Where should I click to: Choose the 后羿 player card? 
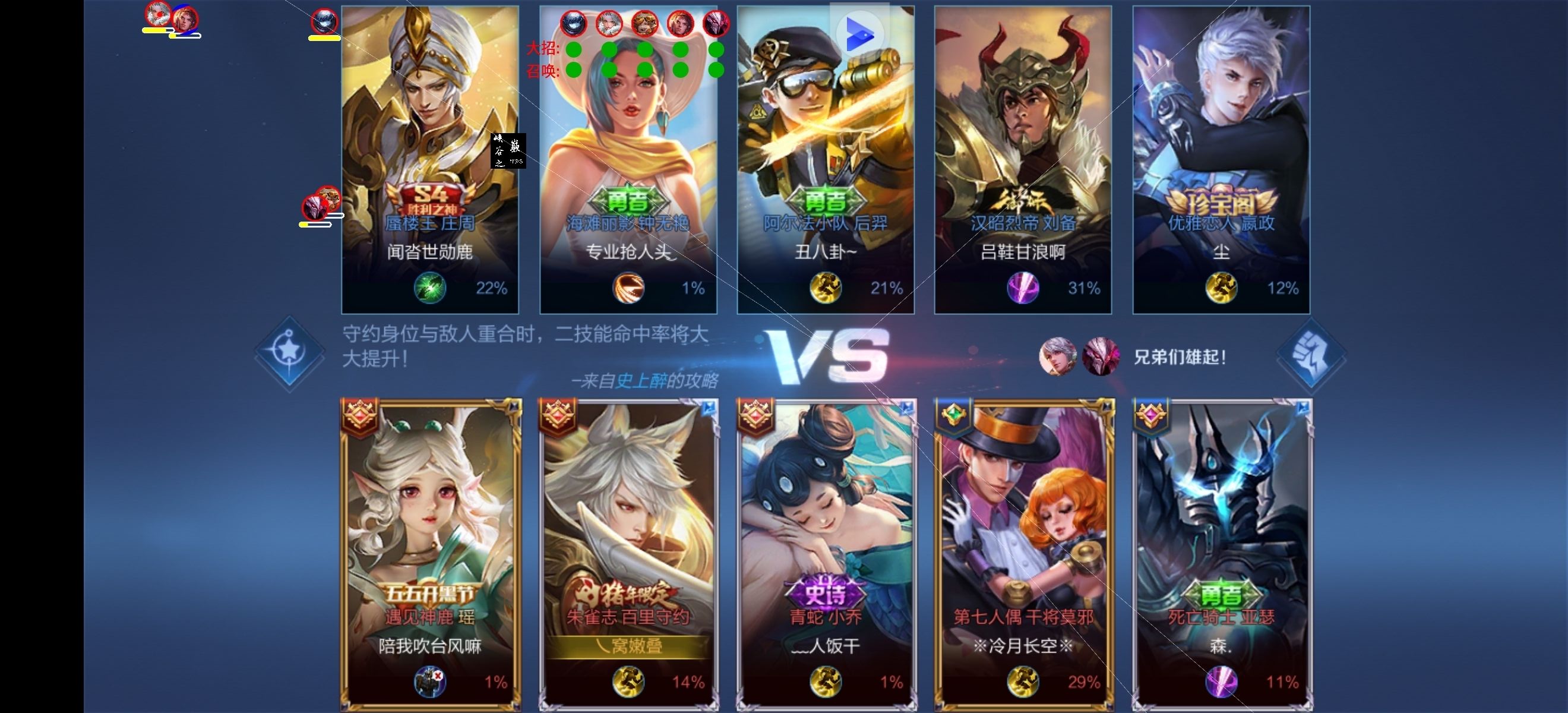[826, 159]
